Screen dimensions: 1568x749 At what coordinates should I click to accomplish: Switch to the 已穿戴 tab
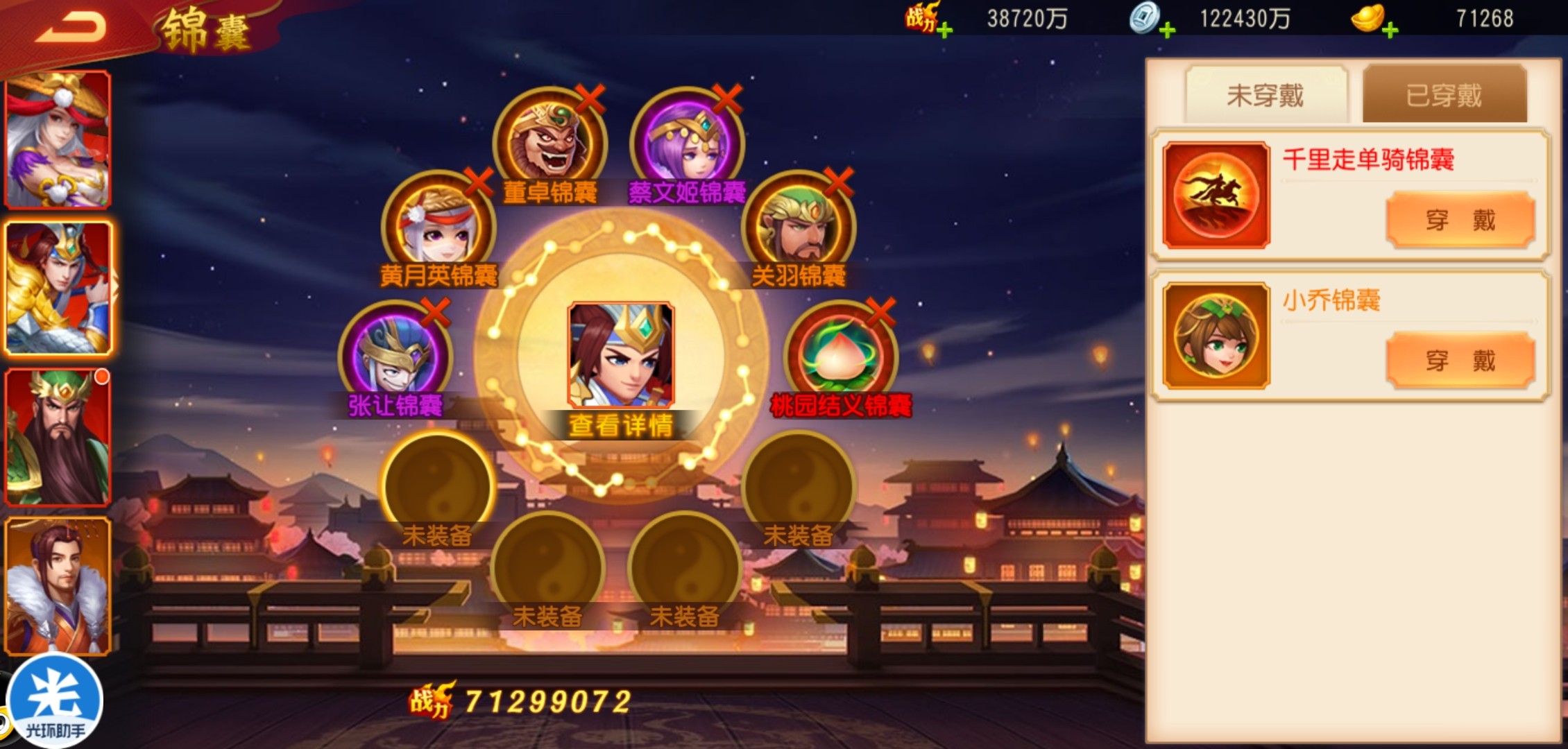click(x=1445, y=95)
